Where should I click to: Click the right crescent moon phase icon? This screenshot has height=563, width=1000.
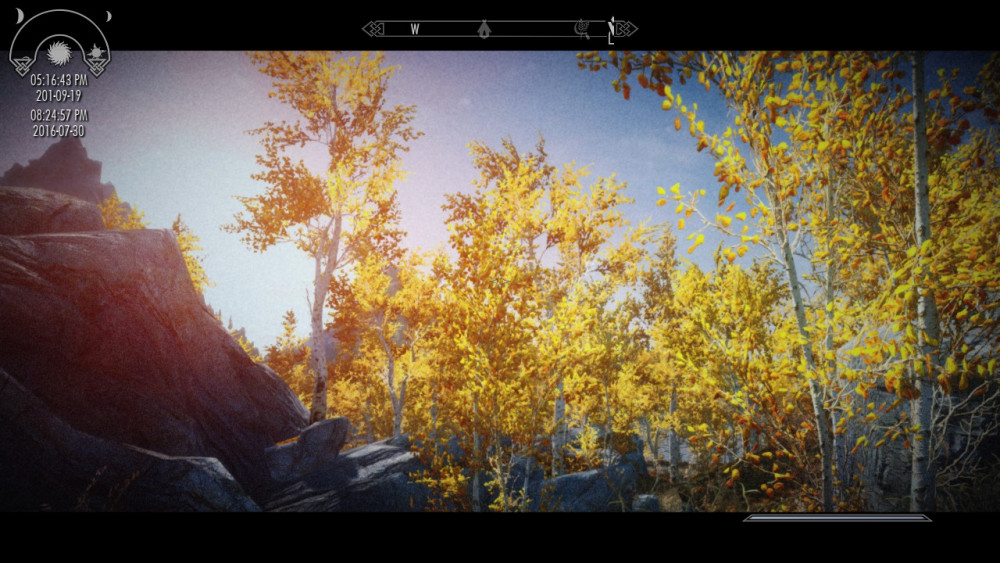[106, 16]
